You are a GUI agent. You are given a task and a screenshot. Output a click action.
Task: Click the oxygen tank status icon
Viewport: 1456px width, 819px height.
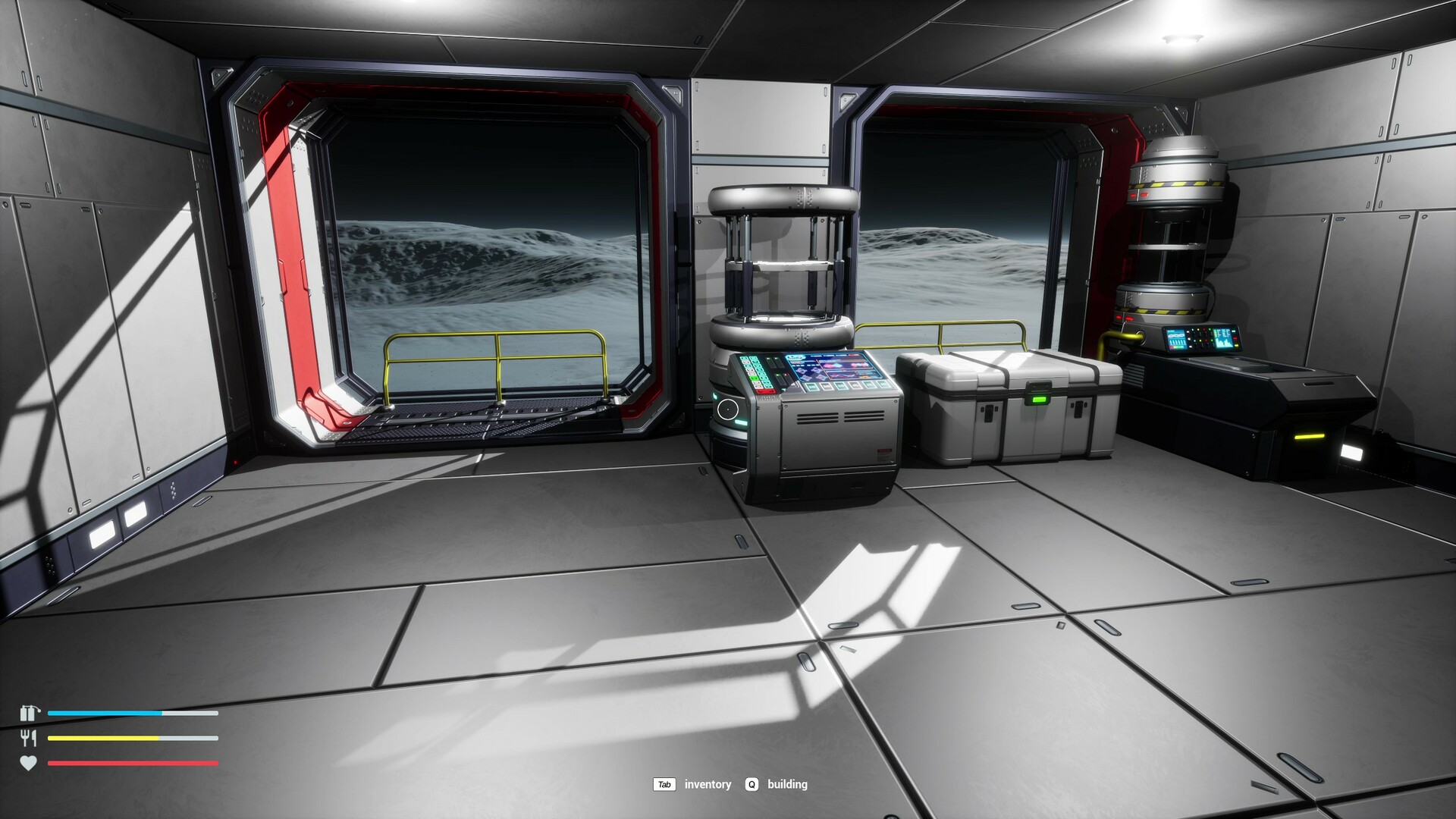[30, 714]
